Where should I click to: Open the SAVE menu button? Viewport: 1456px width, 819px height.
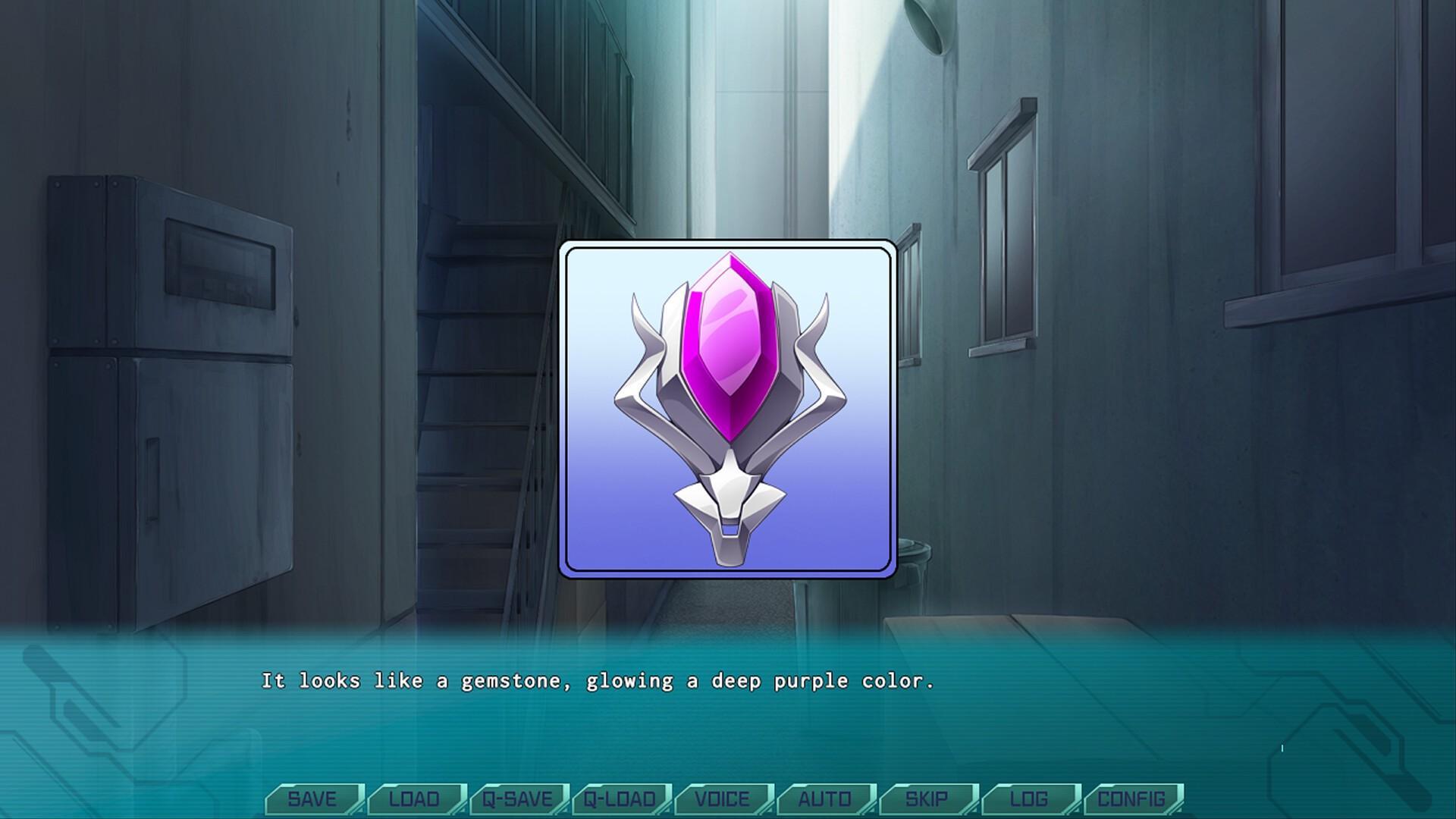[x=315, y=799]
